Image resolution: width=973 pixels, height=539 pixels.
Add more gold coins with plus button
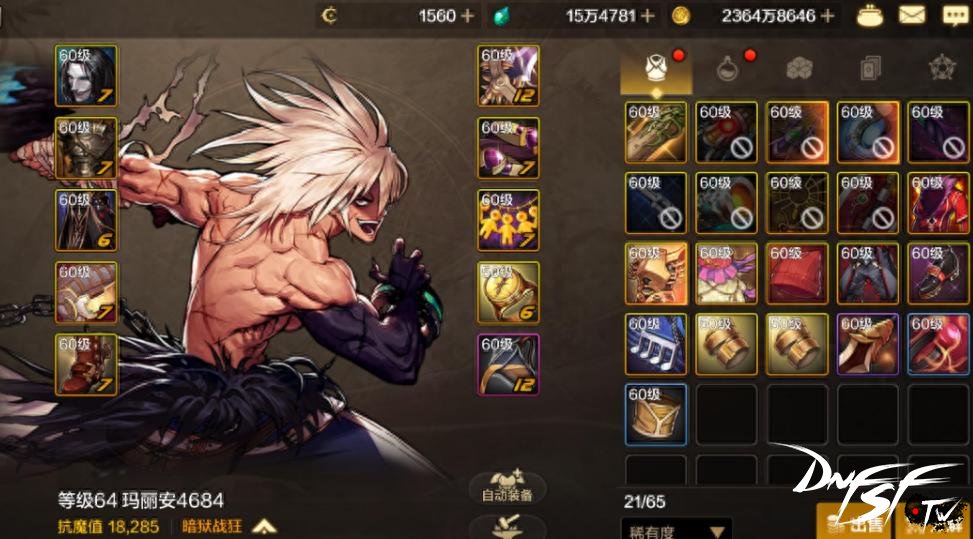pos(825,15)
